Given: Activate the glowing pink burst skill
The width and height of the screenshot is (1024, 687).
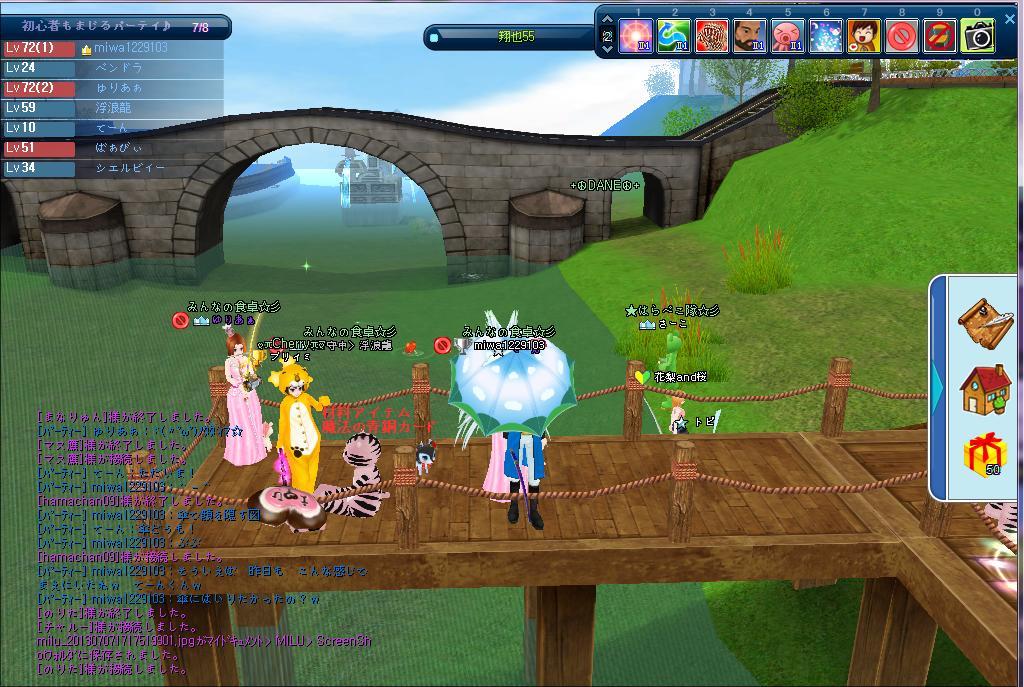Looking at the screenshot, I should pyautogui.click(x=636, y=37).
